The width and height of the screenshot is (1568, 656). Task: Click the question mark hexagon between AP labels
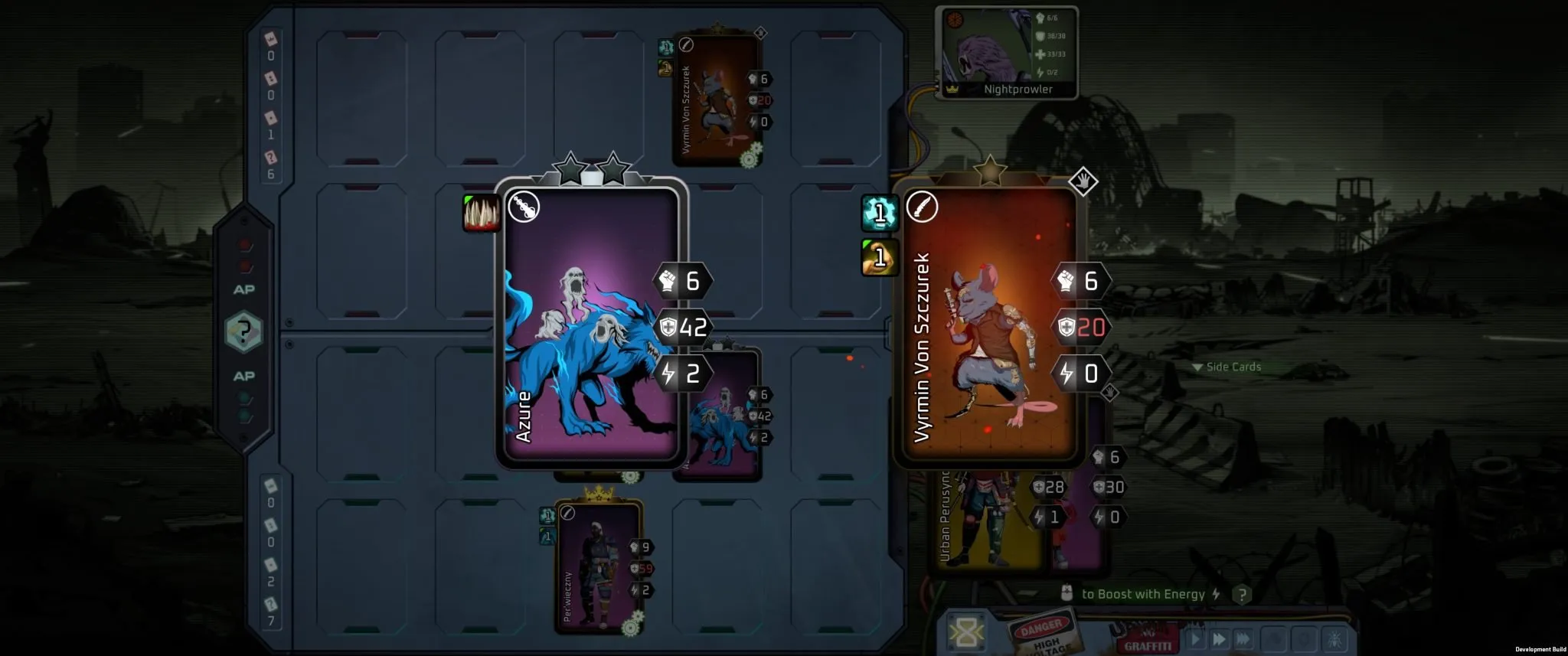pos(243,332)
